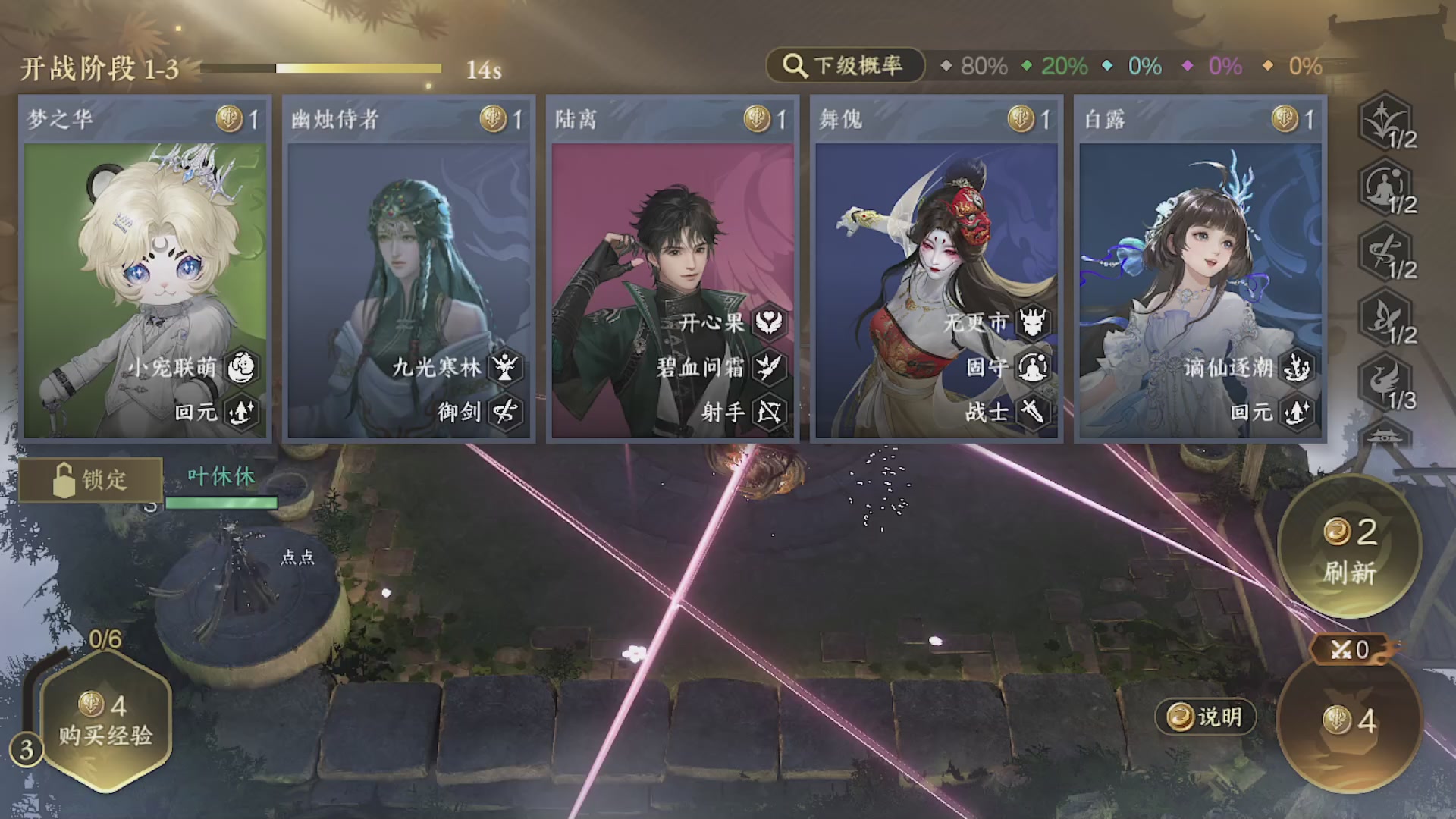The image size is (1456, 819).
Task: Click the 九光寒林 faction icon on 幽烛侍者
Action: 504,367
